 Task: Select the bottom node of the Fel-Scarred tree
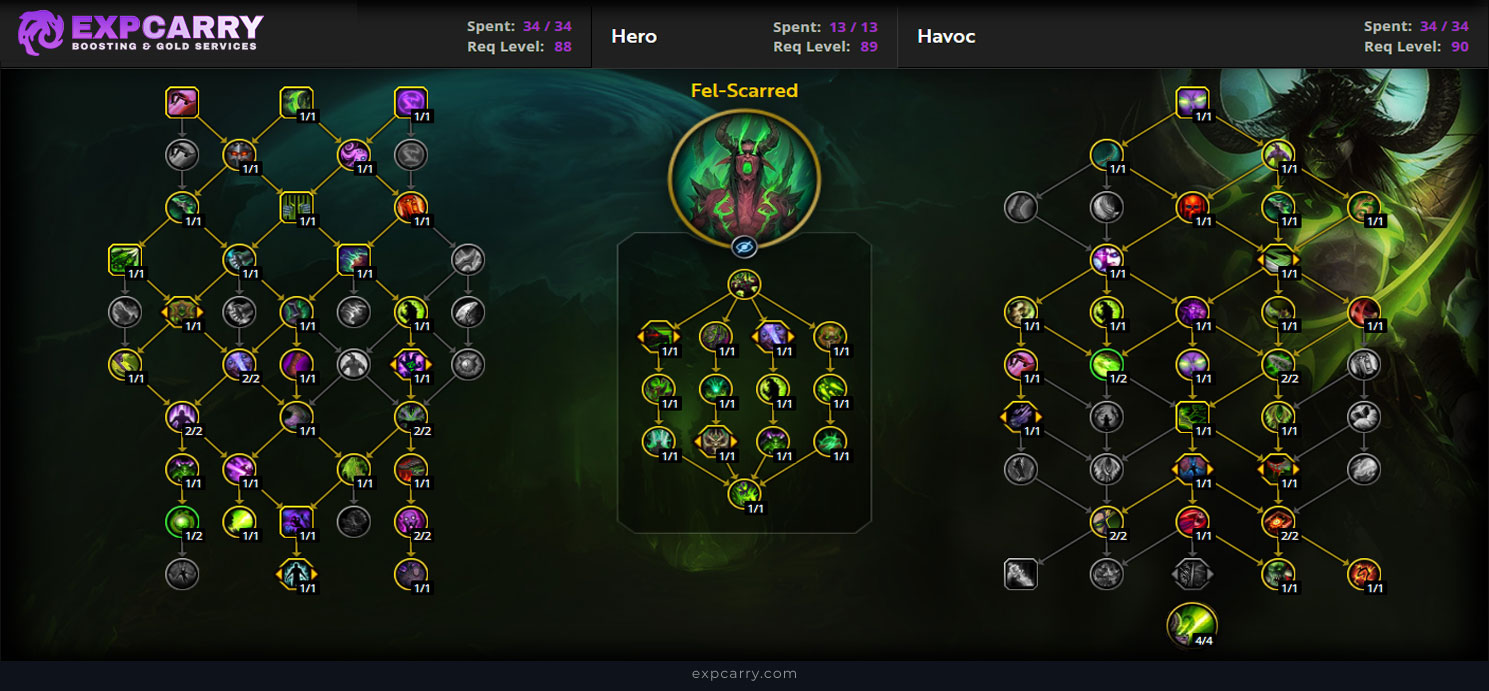(x=744, y=493)
